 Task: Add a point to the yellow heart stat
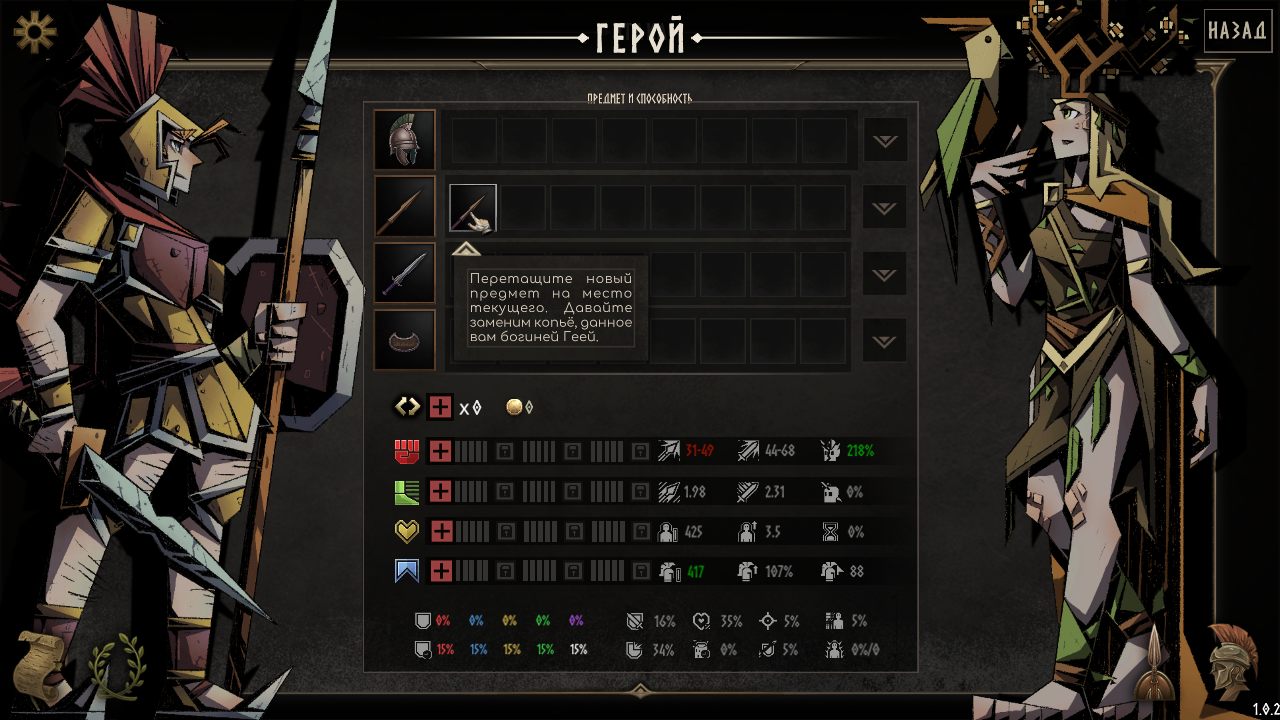[440, 531]
